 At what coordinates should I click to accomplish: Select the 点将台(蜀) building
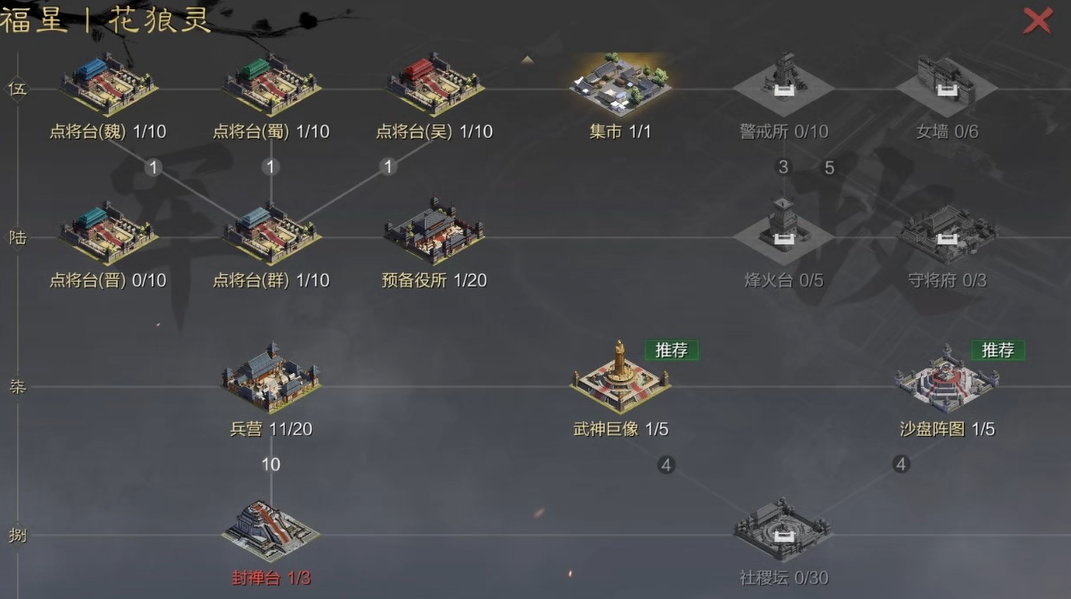(271, 85)
